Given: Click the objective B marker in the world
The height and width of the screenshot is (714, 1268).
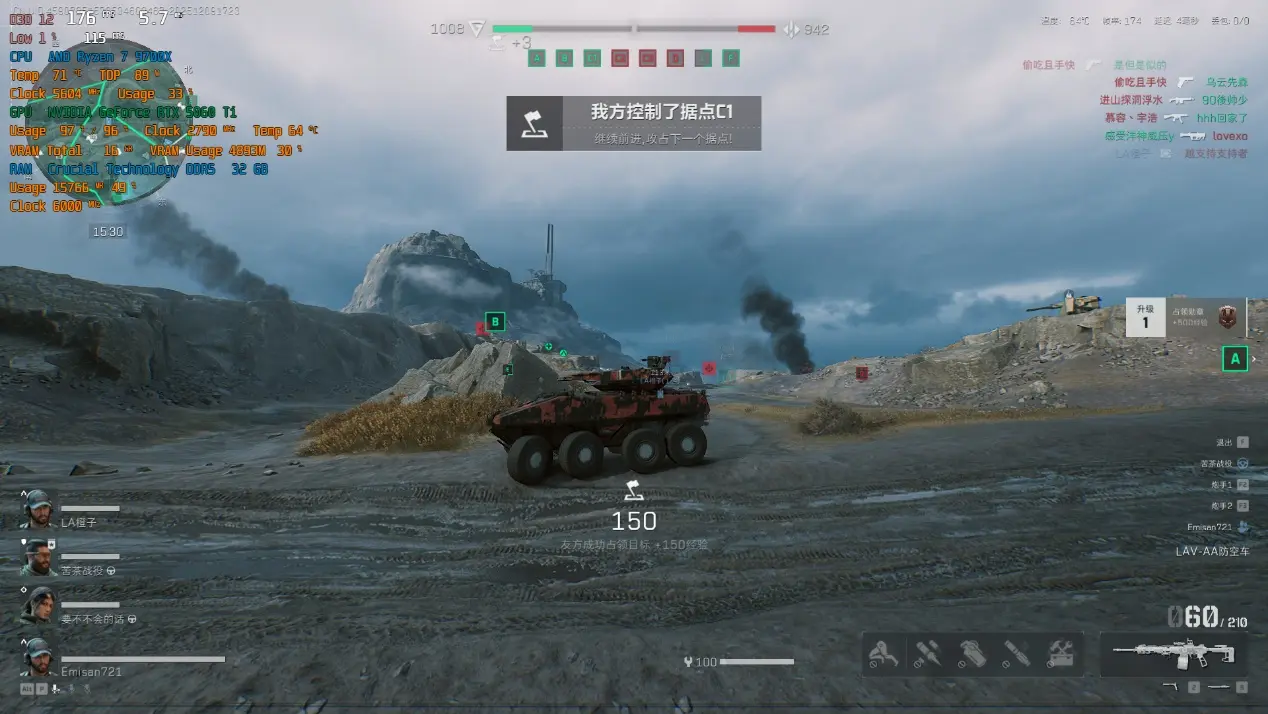Looking at the screenshot, I should [495, 322].
